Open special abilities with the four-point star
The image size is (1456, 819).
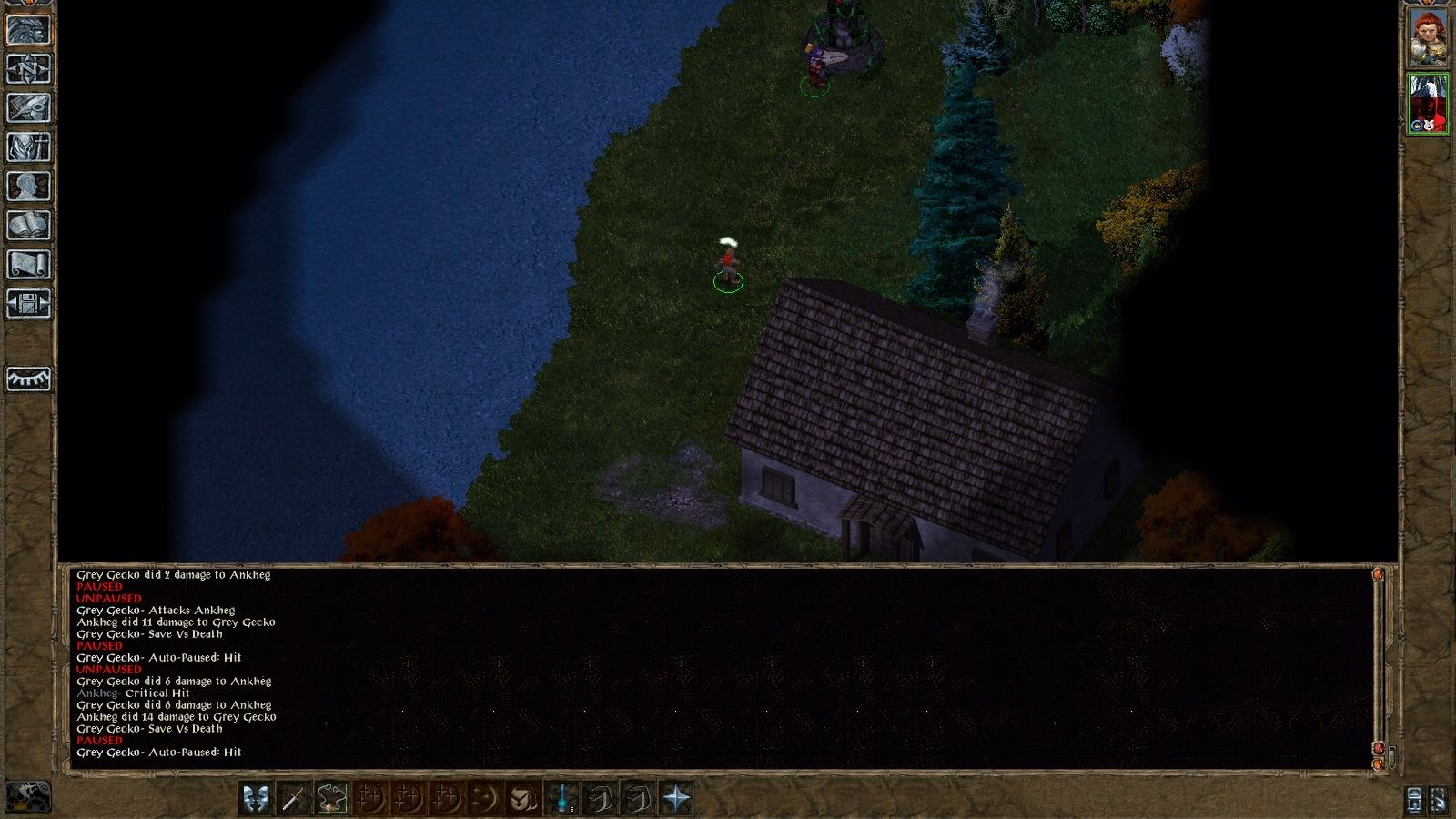[x=677, y=798]
